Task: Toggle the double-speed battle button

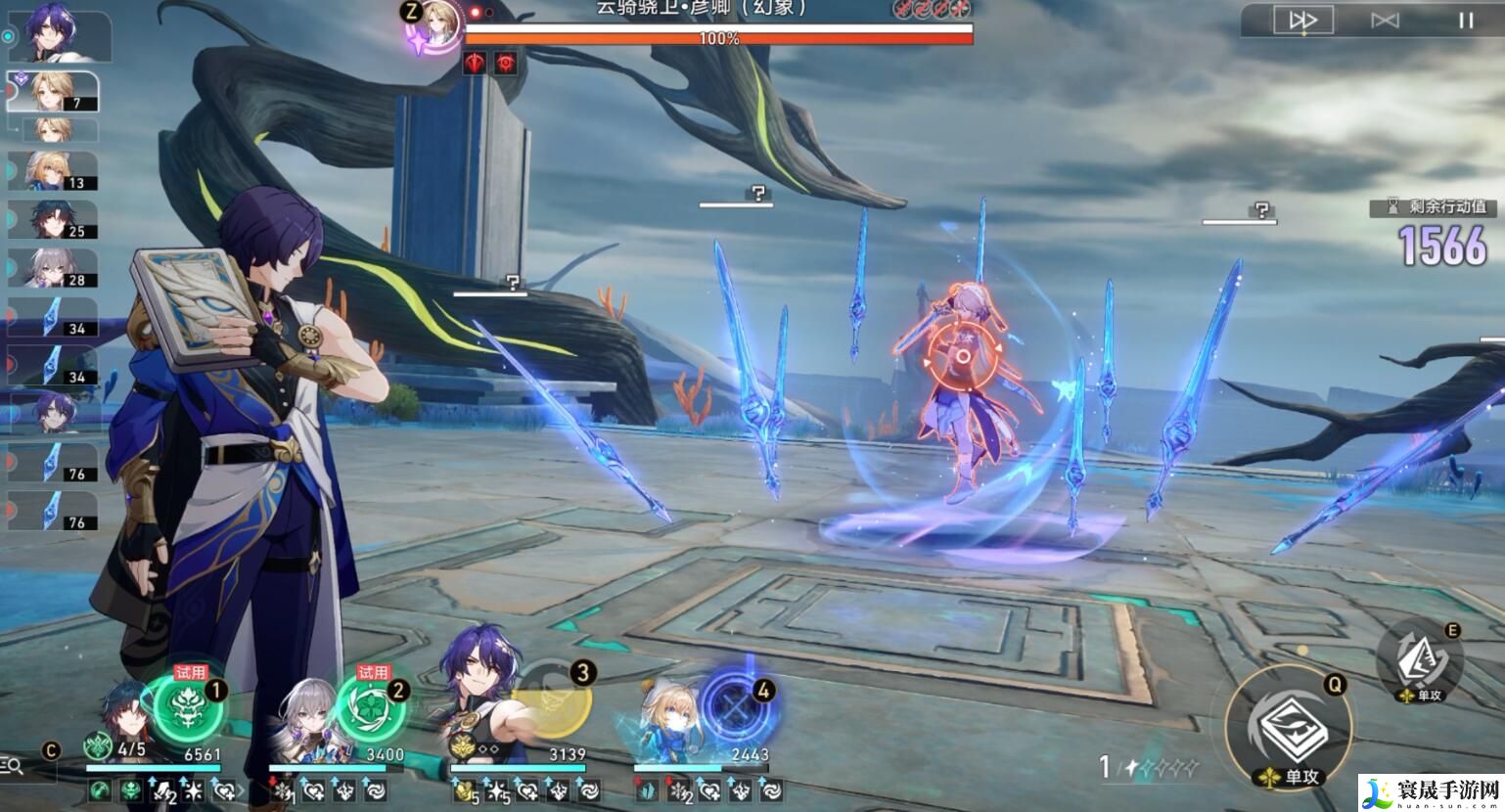Action: [1302, 21]
